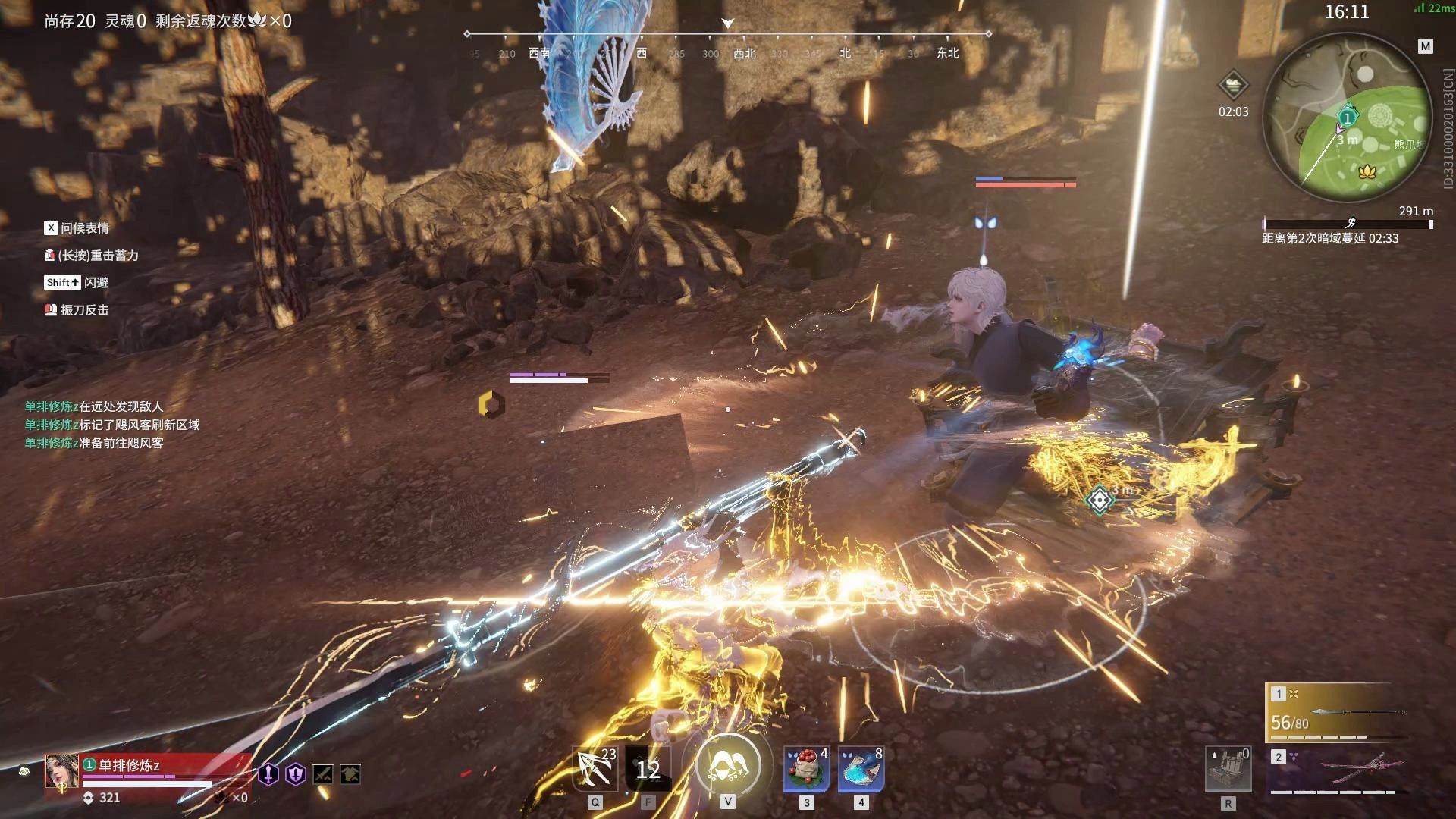
Task: Click the player portrait of 单排修炼z
Action: click(61, 771)
